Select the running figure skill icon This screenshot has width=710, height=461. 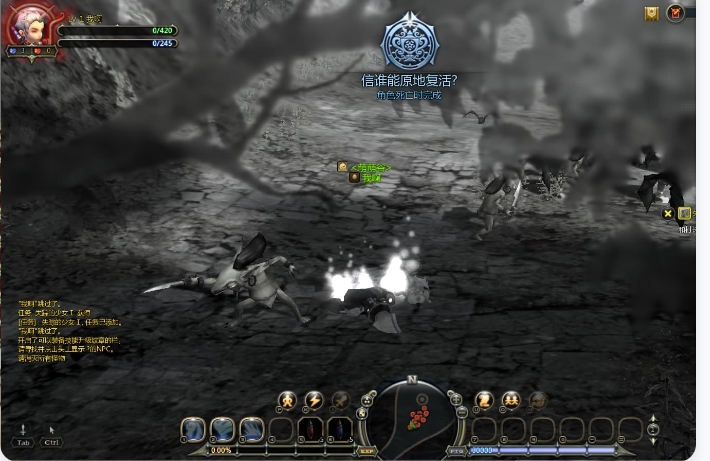coord(287,400)
